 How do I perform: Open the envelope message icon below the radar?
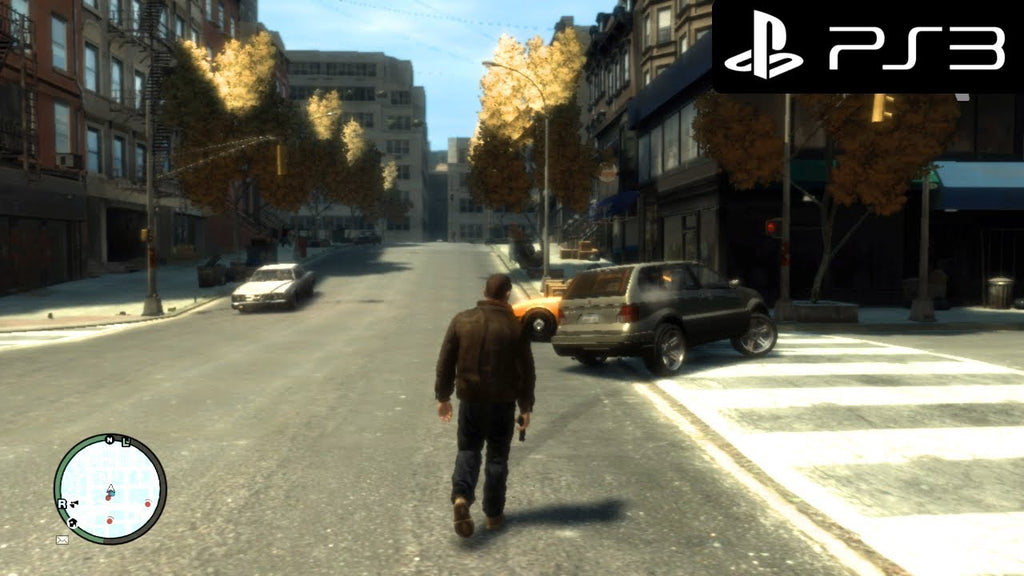(x=62, y=540)
